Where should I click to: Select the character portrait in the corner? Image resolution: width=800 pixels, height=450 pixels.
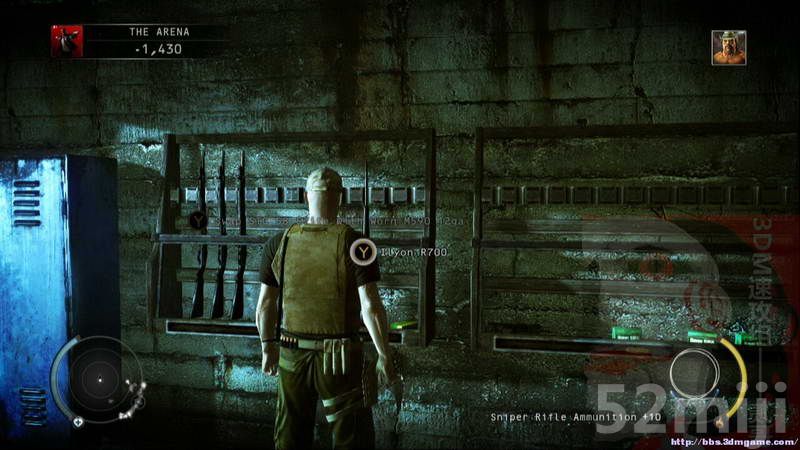pos(728,47)
